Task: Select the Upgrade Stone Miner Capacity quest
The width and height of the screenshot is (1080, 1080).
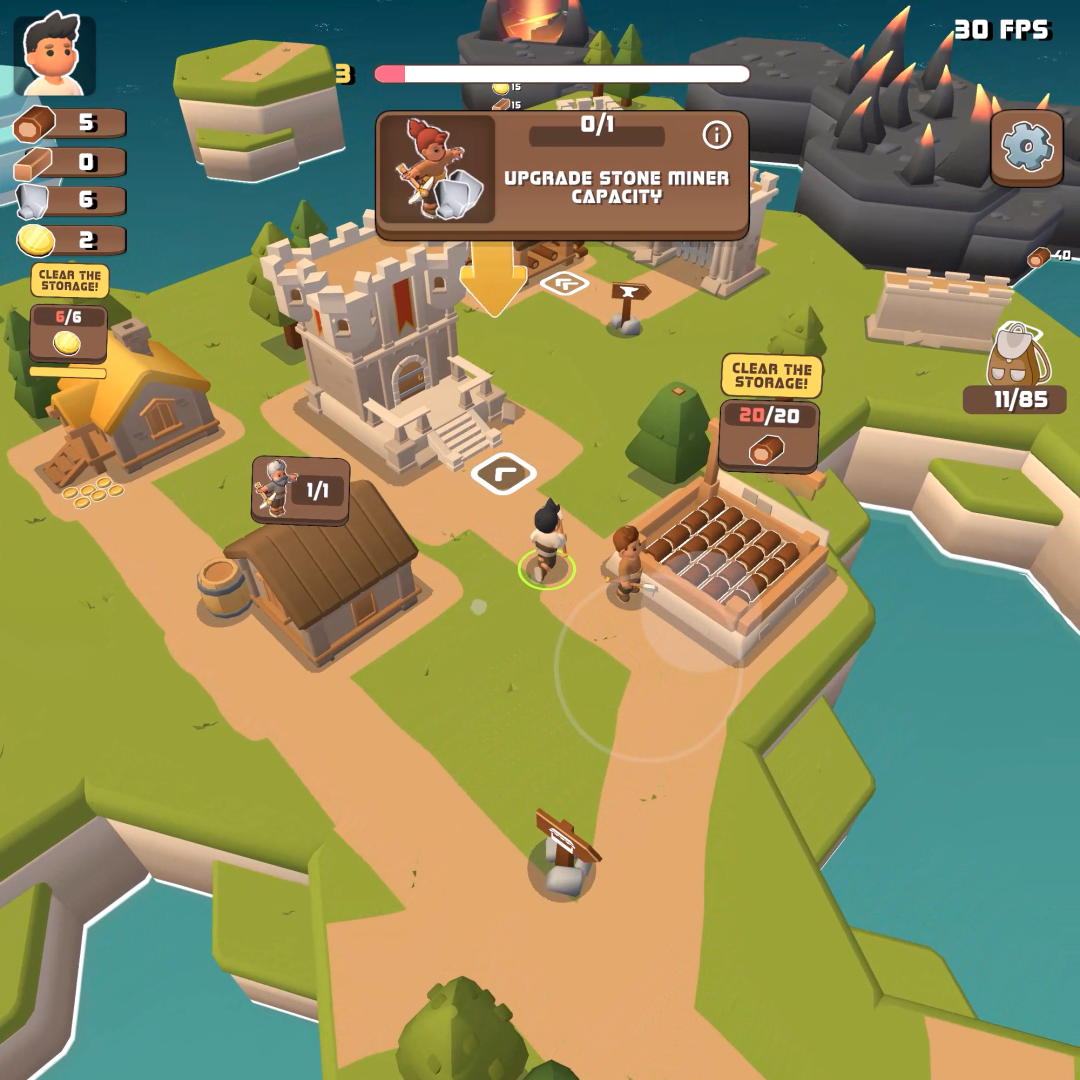Action: 562,176
